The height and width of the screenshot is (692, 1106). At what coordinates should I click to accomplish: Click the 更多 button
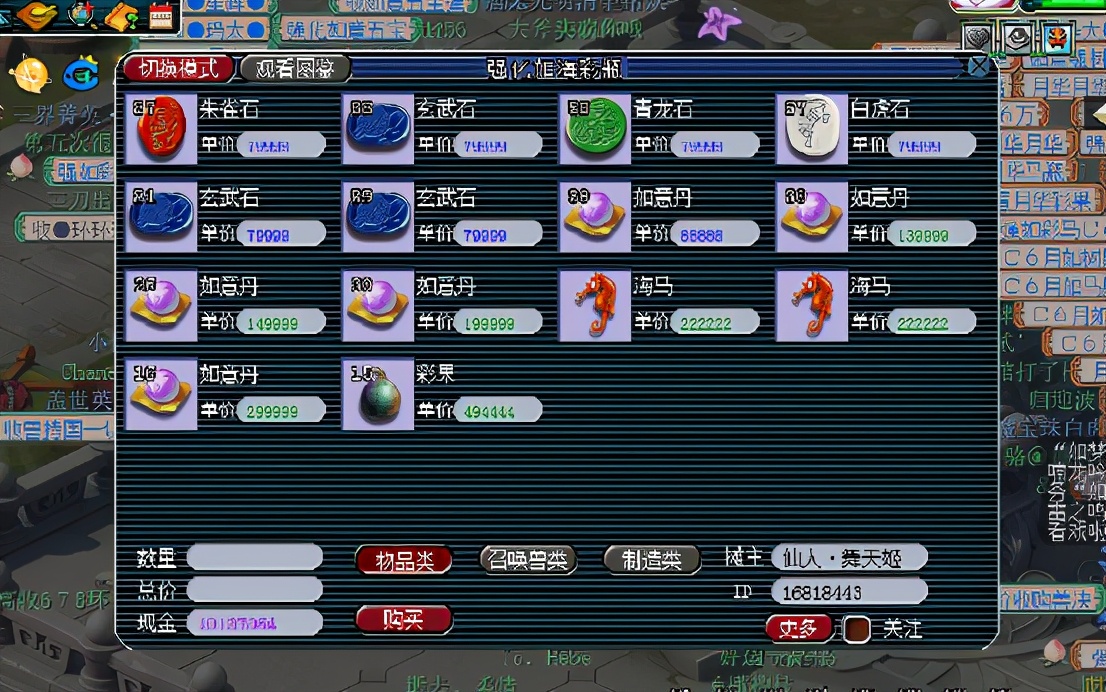[x=798, y=628]
